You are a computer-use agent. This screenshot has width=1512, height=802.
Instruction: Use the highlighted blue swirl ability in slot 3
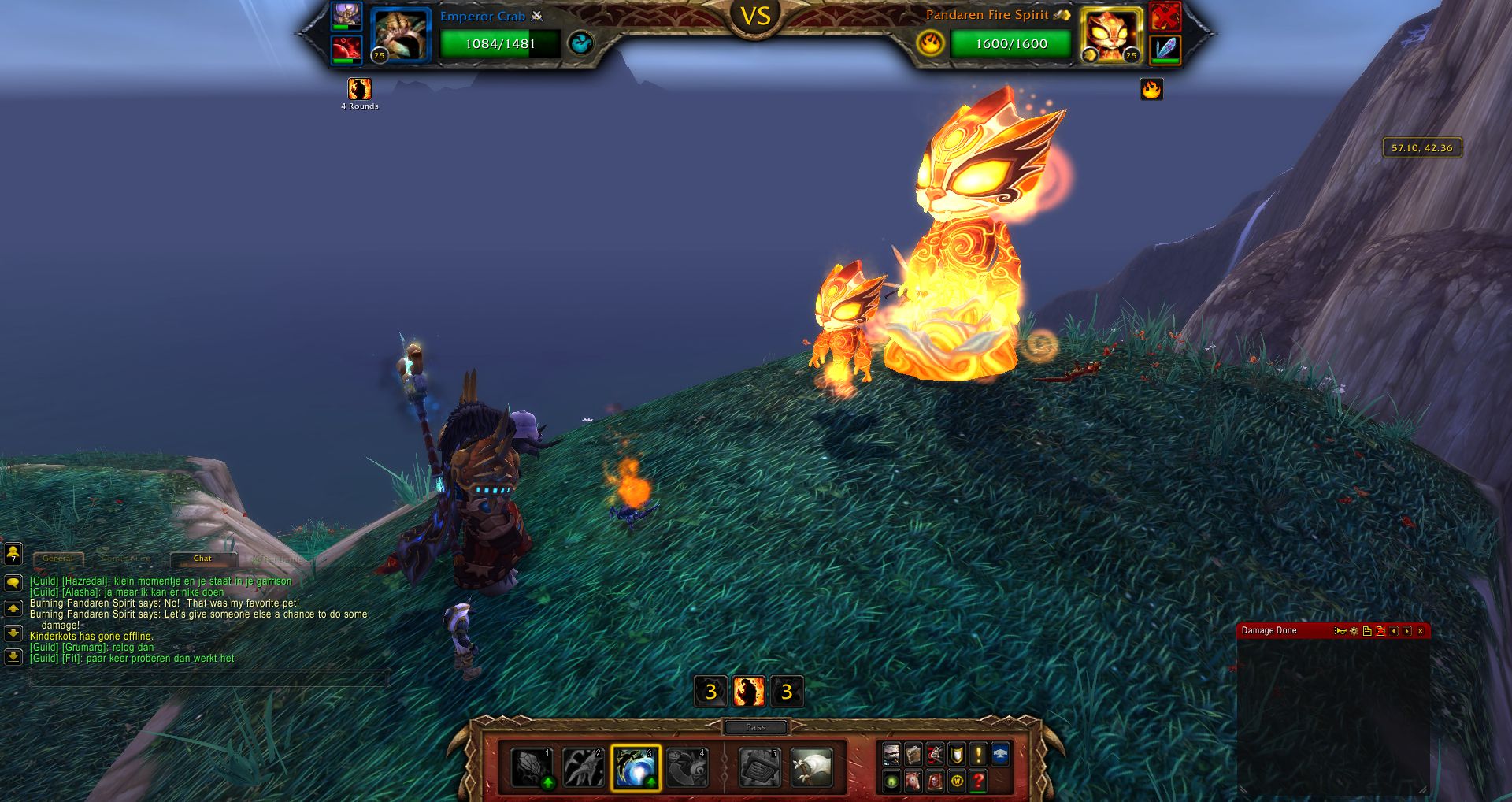pos(636,768)
